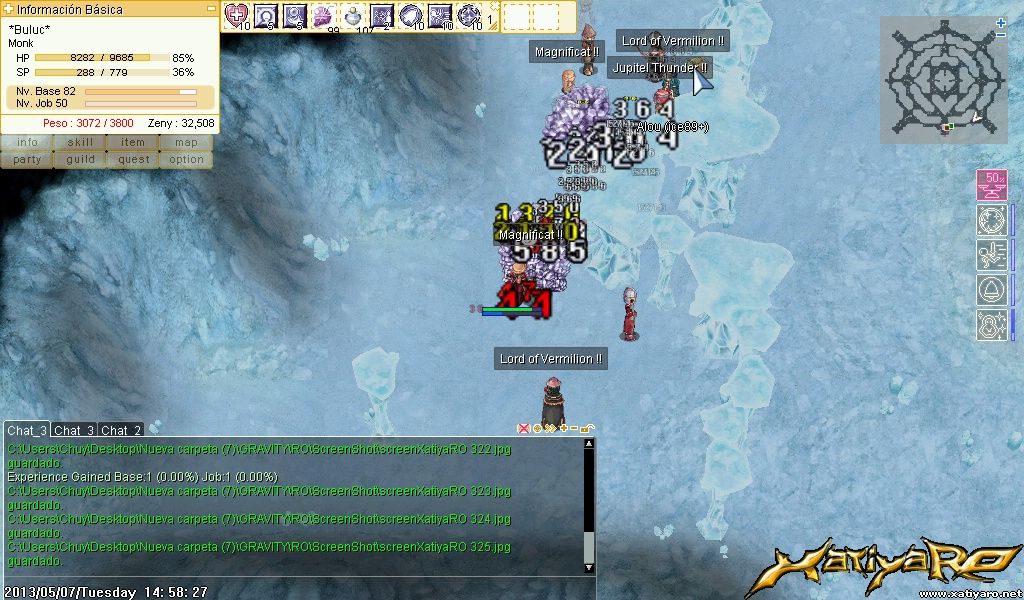Toggle the chat window lock icon
Screen dimensions: 1024x600
pos(587,429)
